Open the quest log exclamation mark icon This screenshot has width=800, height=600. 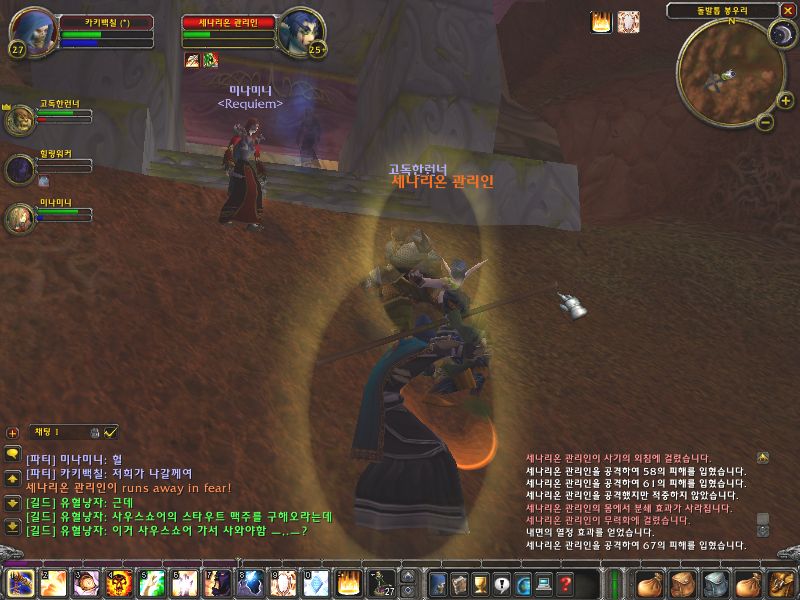[501, 583]
